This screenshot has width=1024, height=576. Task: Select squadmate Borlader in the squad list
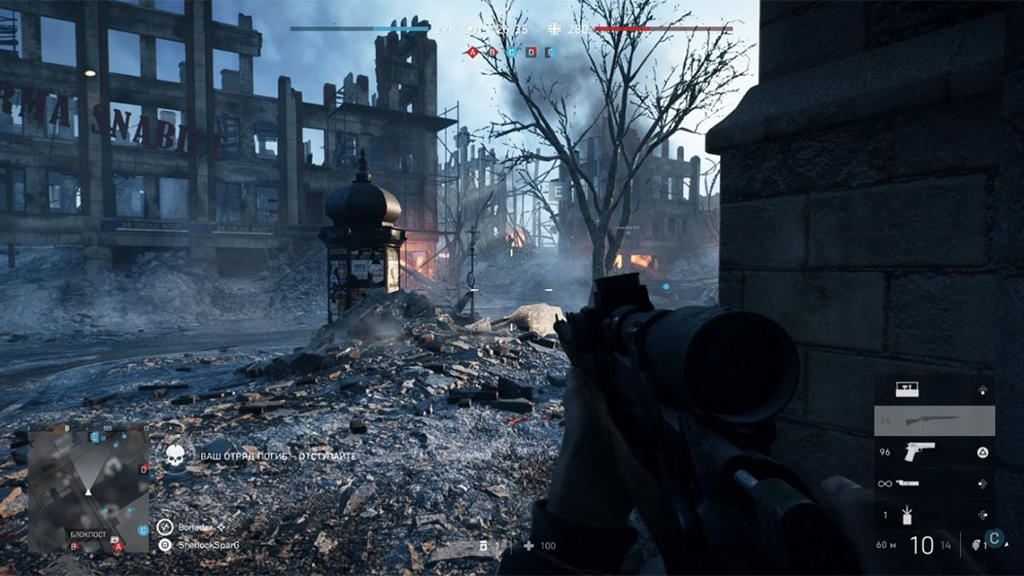point(196,526)
